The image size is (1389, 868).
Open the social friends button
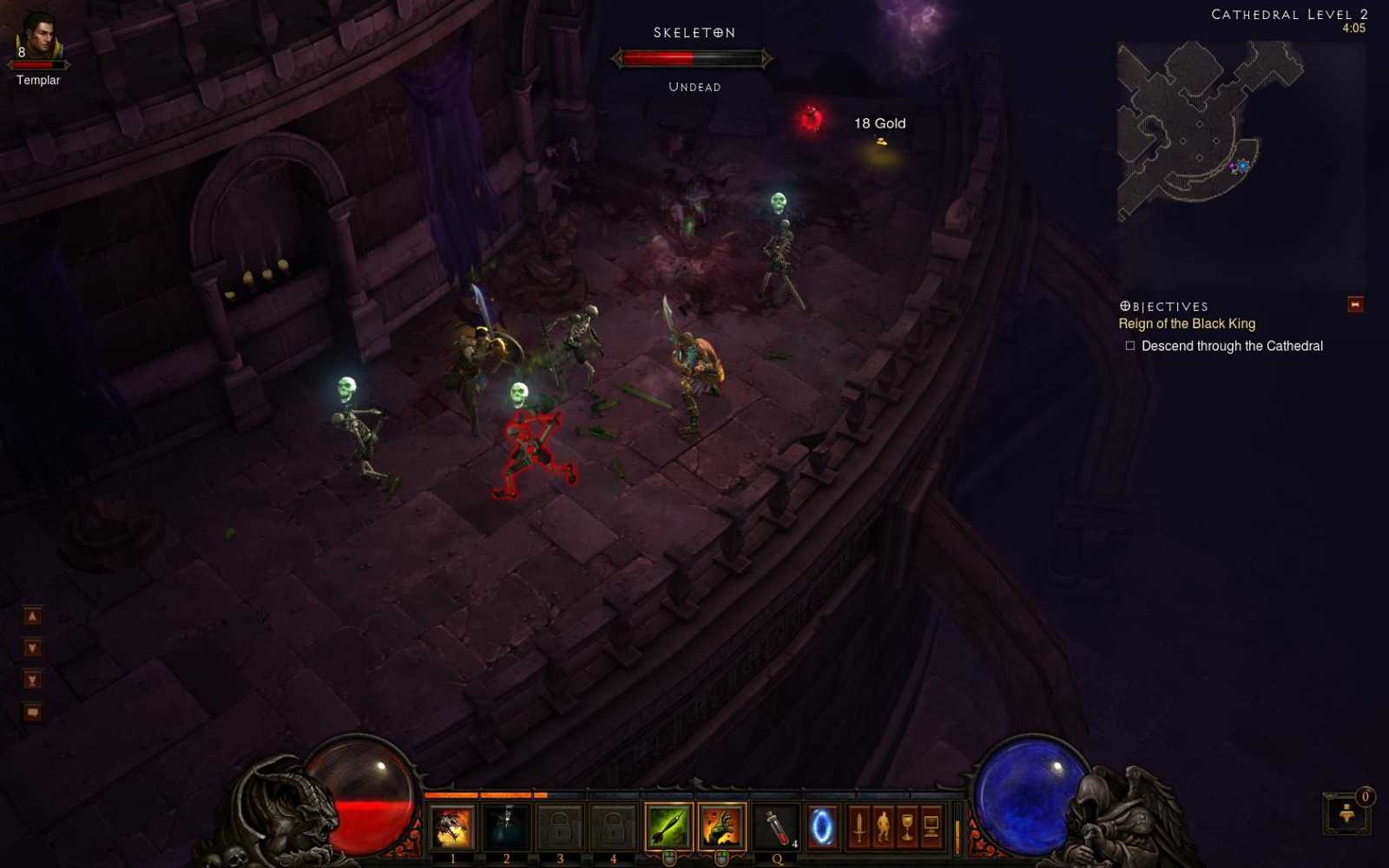(x=1346, y=814)
